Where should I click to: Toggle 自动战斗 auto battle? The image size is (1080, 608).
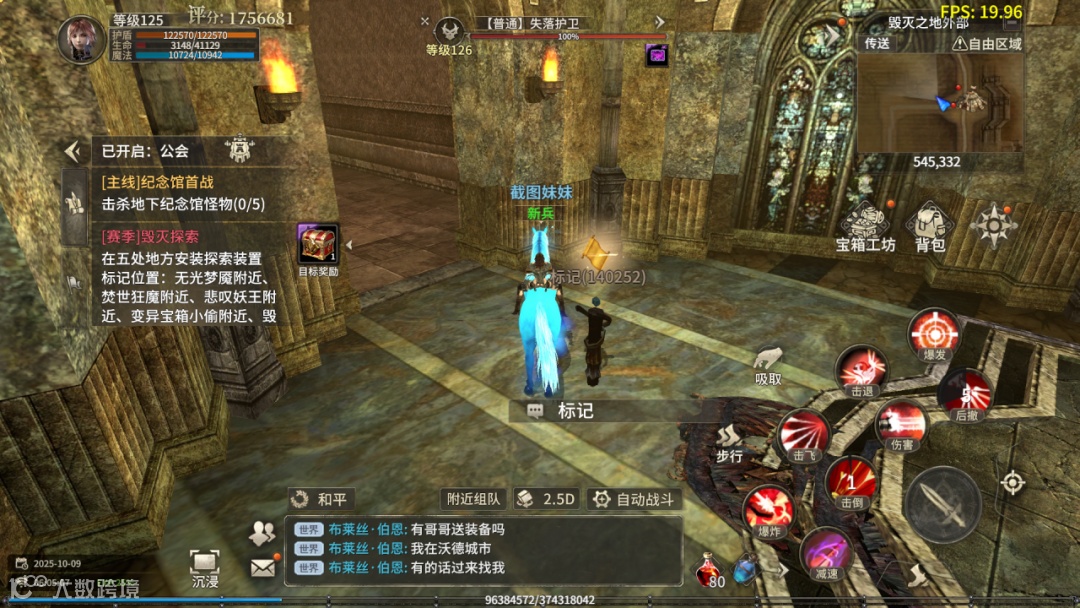[x=634, y=499]
